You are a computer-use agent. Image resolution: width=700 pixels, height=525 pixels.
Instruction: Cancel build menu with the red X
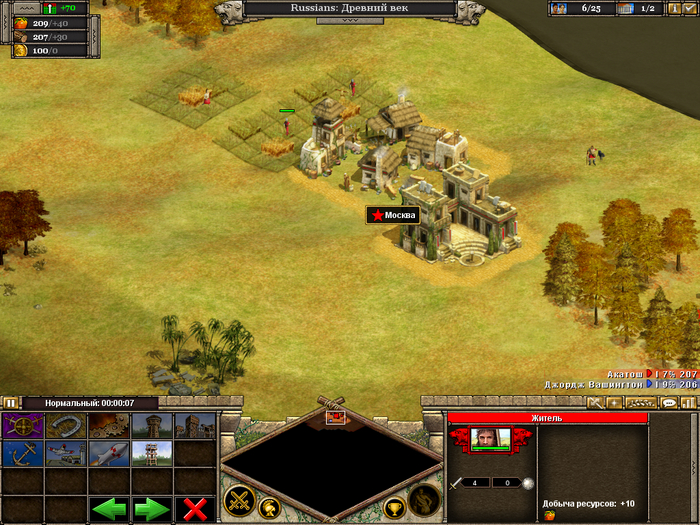195,508
